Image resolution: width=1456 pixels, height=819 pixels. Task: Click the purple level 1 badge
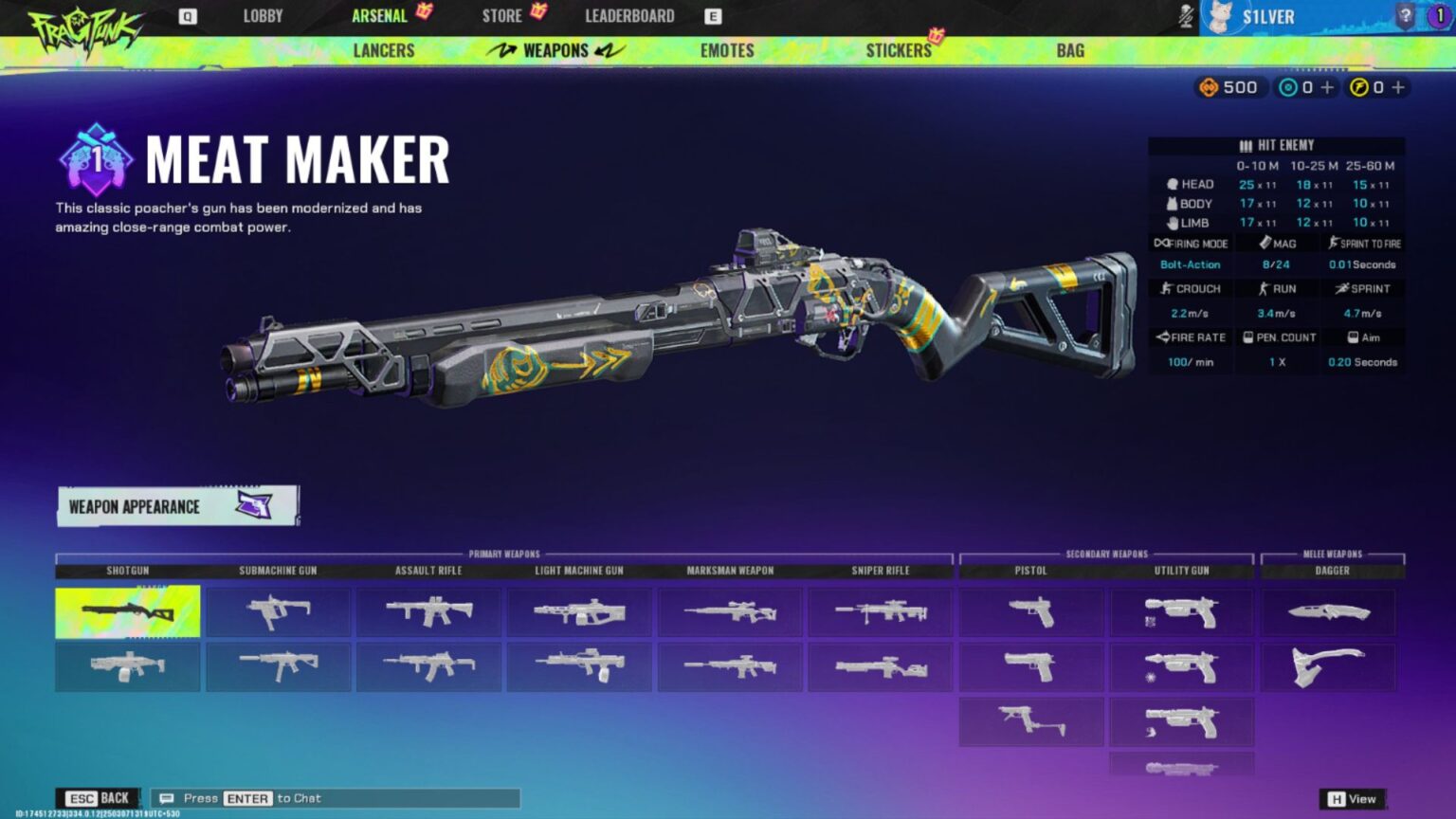tap(1441, 15)
